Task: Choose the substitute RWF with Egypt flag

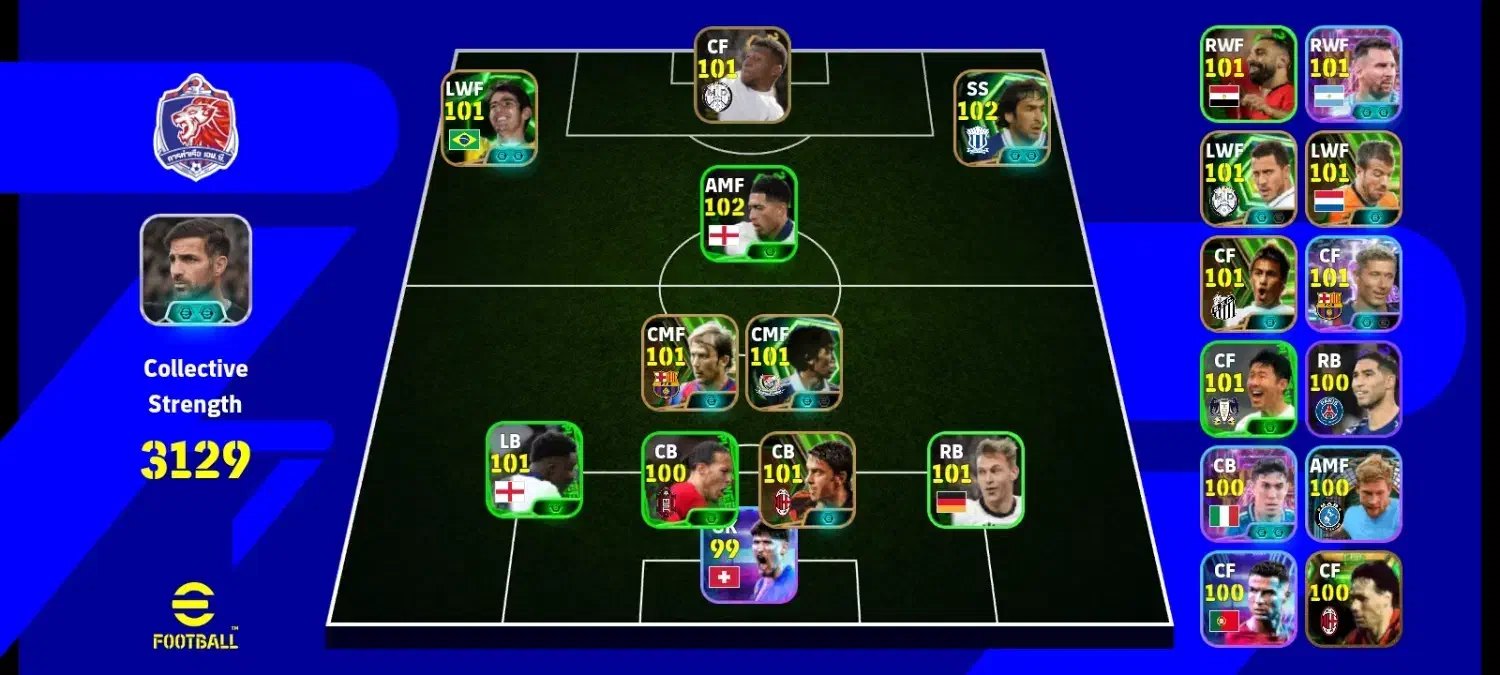Action: pyautogui.click(x=1248, y=74)
